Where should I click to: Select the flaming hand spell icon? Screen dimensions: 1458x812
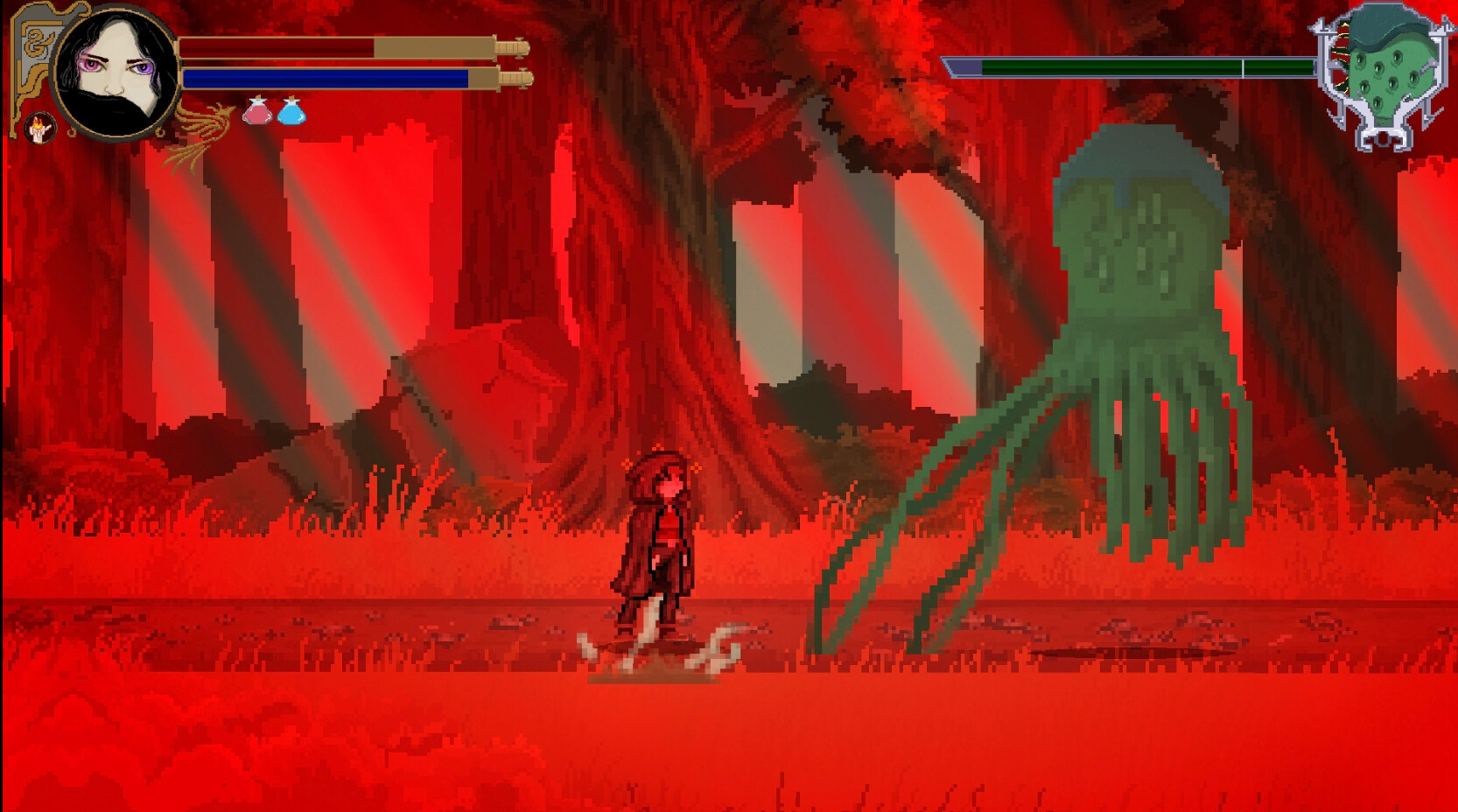pos(40,129)
